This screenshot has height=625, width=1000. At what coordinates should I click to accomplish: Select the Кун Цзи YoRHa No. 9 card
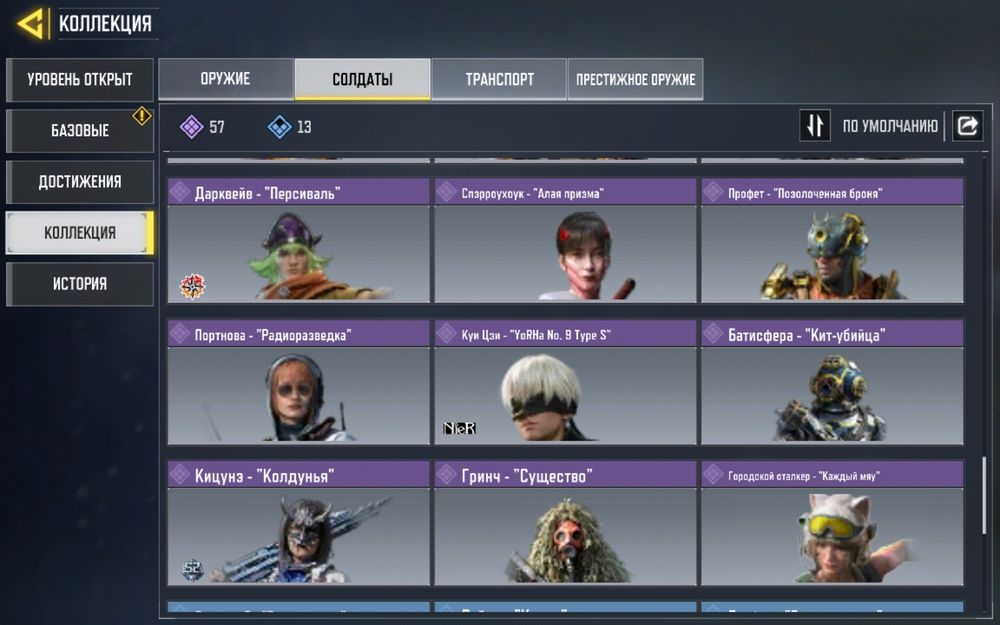pos(565,383)
